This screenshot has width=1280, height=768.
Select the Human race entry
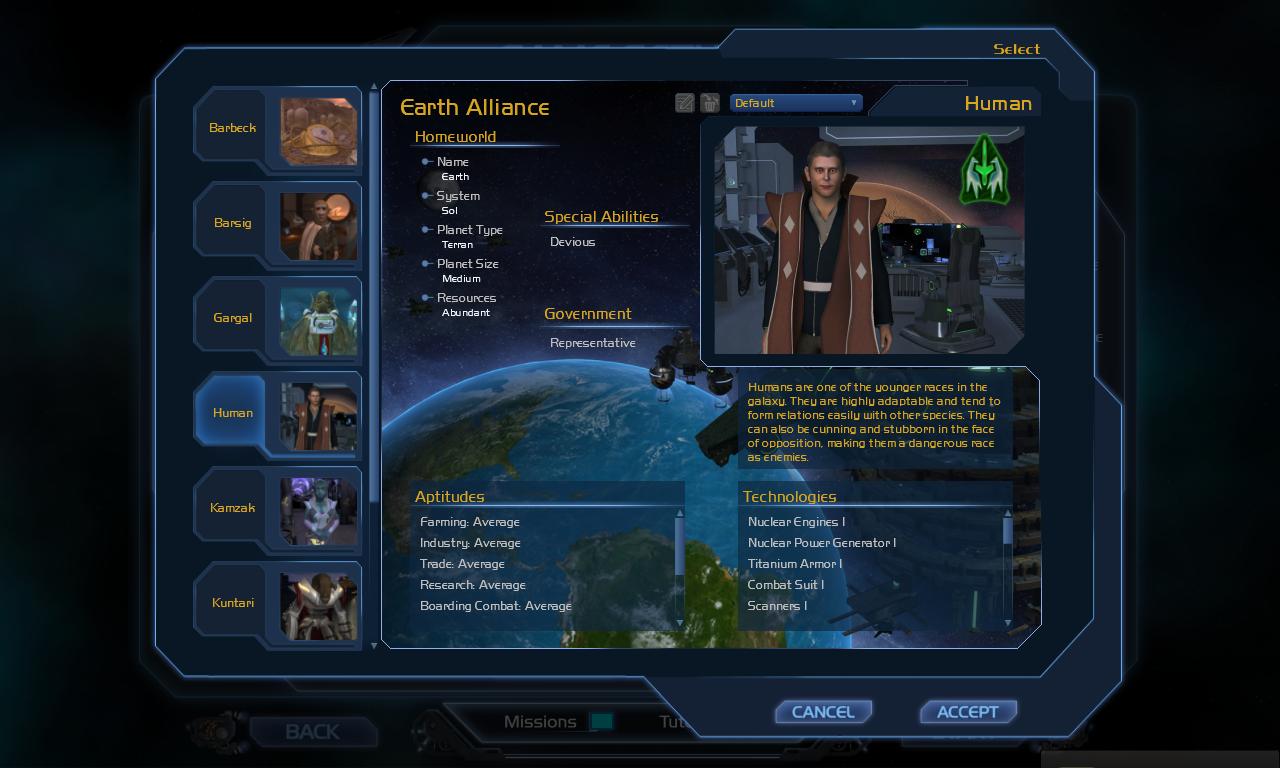[276, 413]
